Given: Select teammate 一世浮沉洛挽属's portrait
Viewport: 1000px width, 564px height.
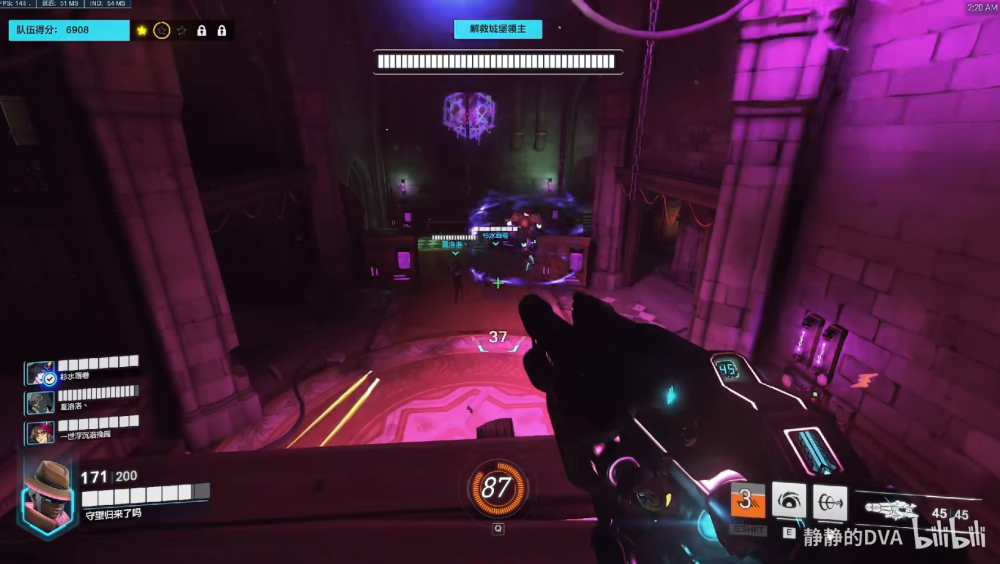Looking at the screenshot, I should (41, 432).
